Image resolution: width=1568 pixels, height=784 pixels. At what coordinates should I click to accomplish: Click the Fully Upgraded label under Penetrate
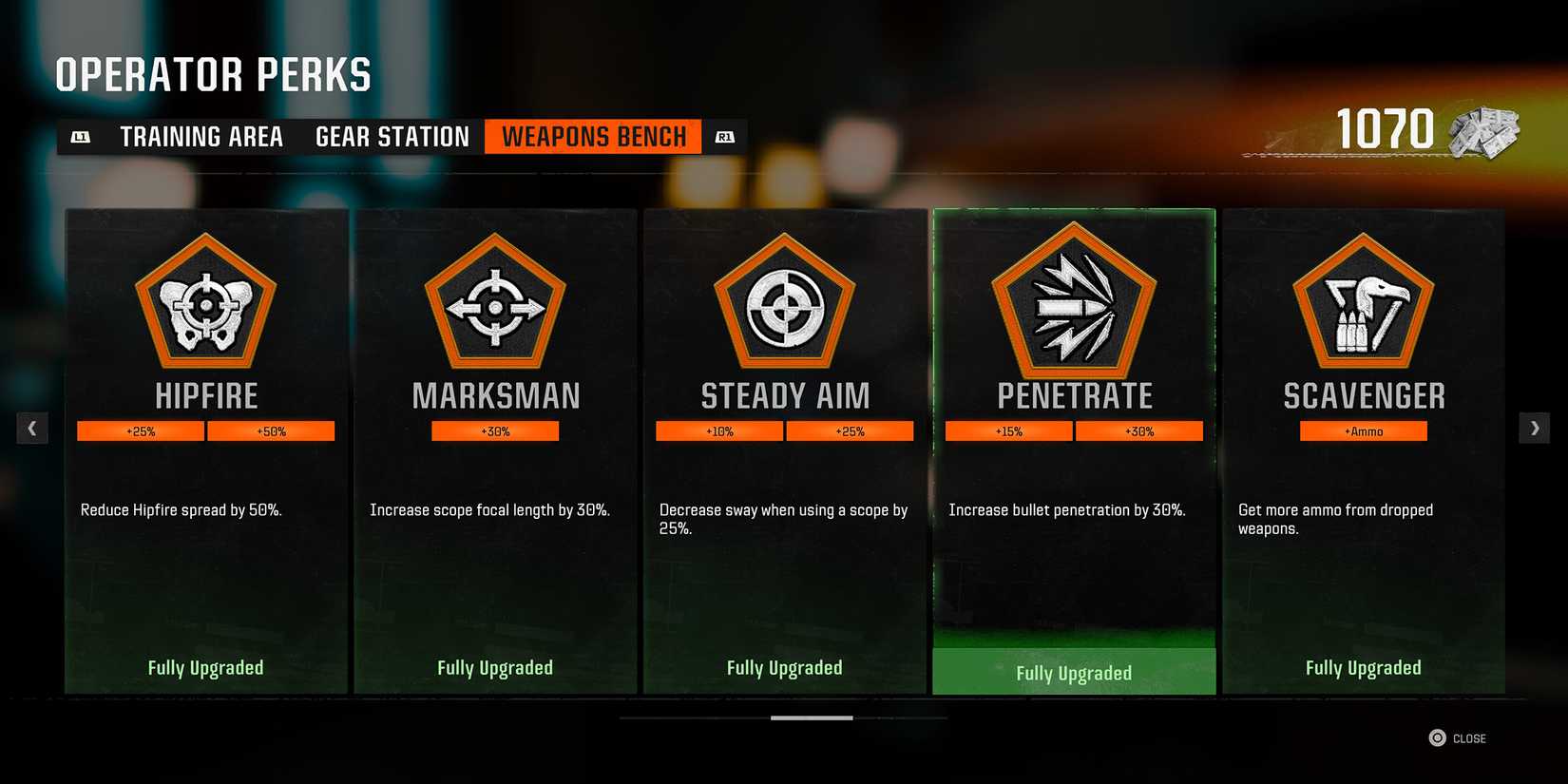coord(1074,672)
